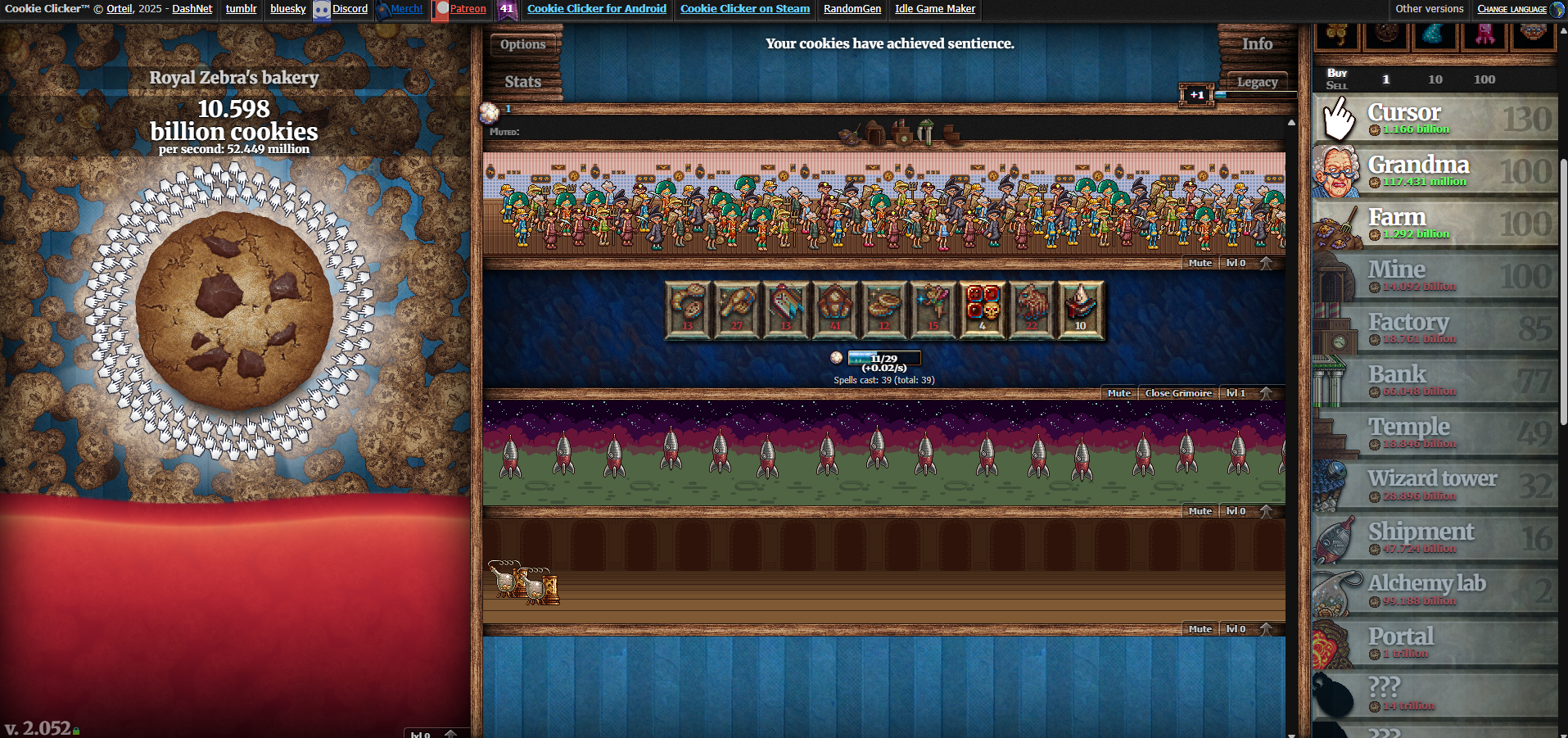1568x738 pixels.
Task: Cast Force the Hand of Fate spell
Action: (x=737, y=309)
